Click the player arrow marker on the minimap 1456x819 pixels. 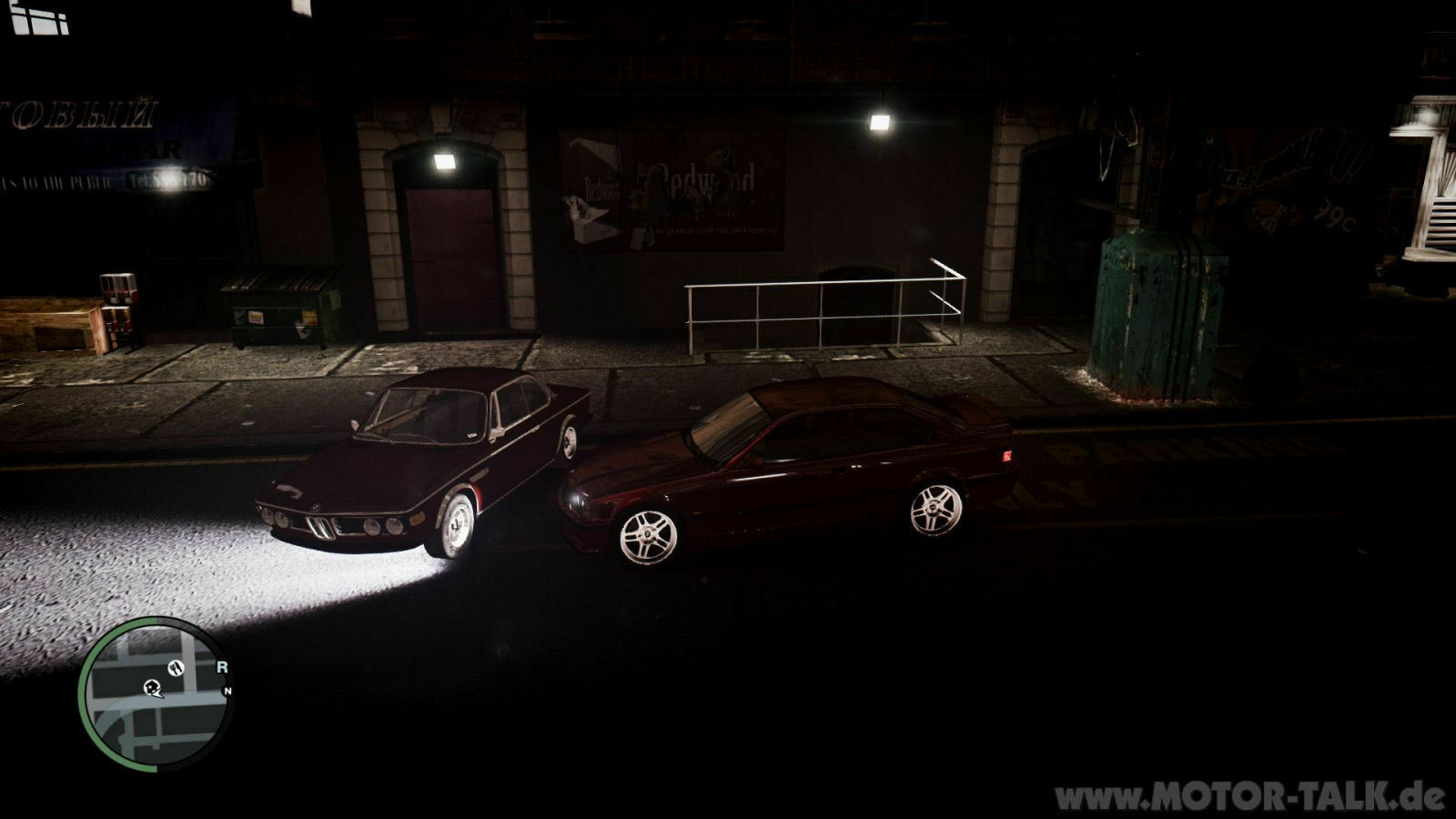159,693
